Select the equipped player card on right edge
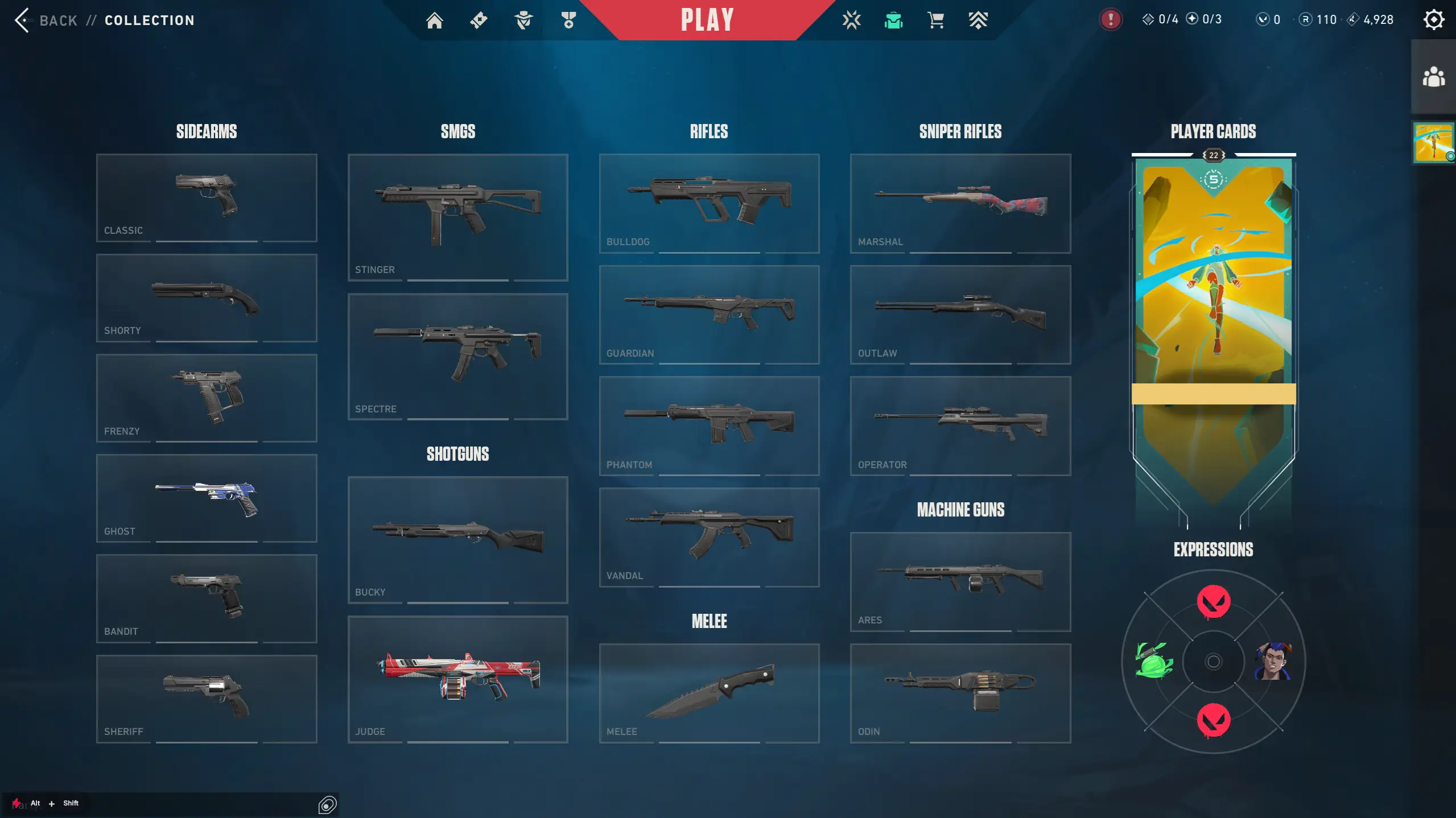This screenshot has height=818, width=1456. (1434, 142)
